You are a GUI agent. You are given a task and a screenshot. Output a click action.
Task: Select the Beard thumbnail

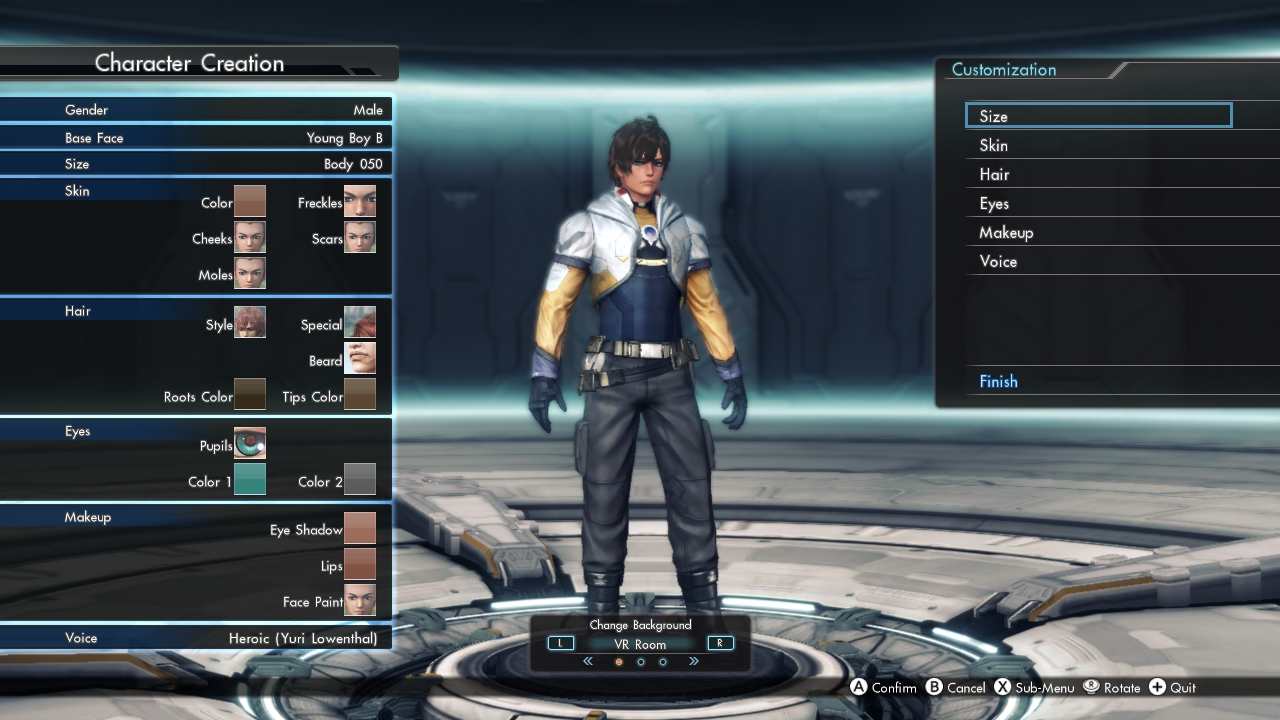[x=360, y=359]
